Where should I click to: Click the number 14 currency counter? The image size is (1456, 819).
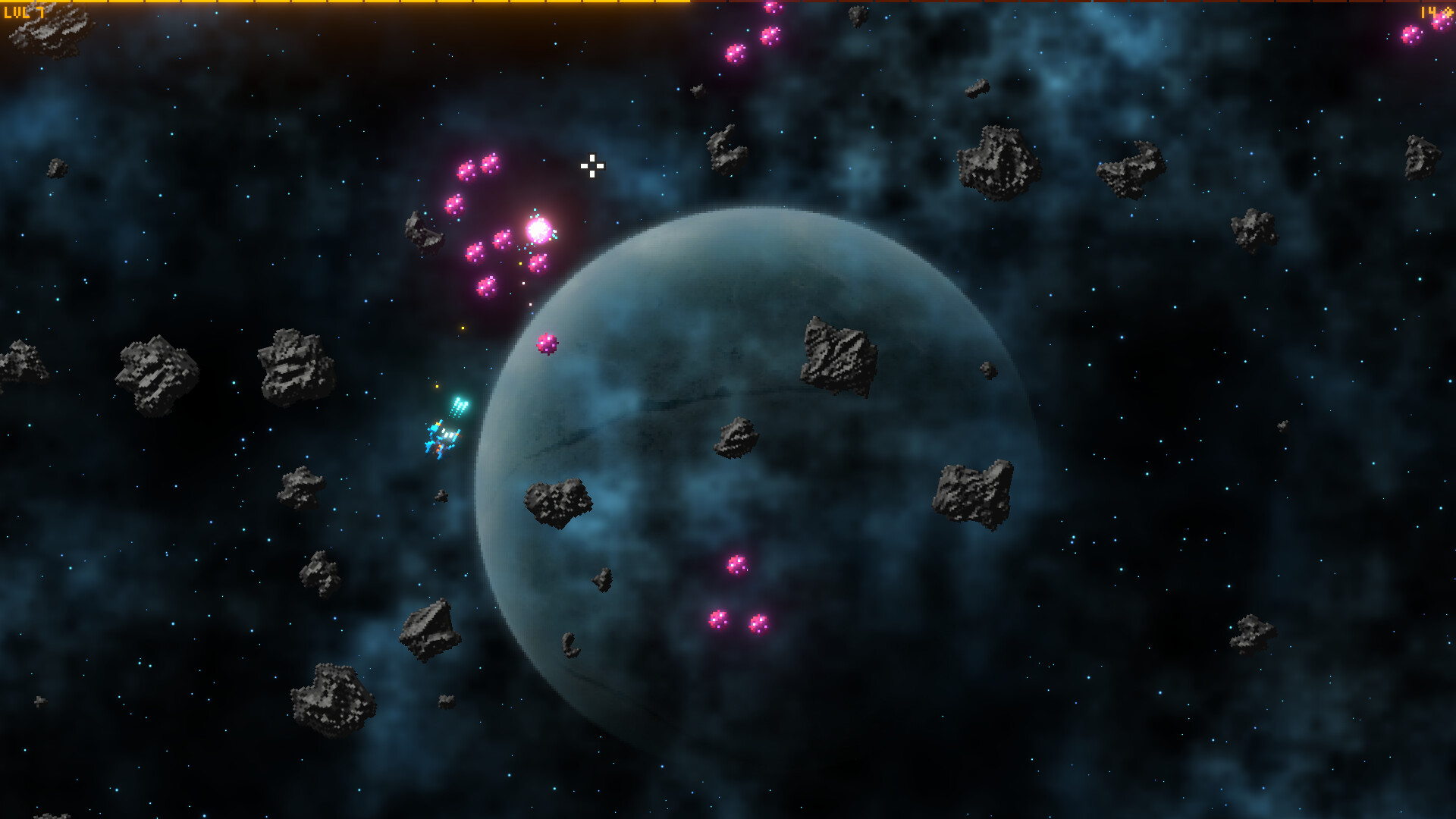point(1428,12)
